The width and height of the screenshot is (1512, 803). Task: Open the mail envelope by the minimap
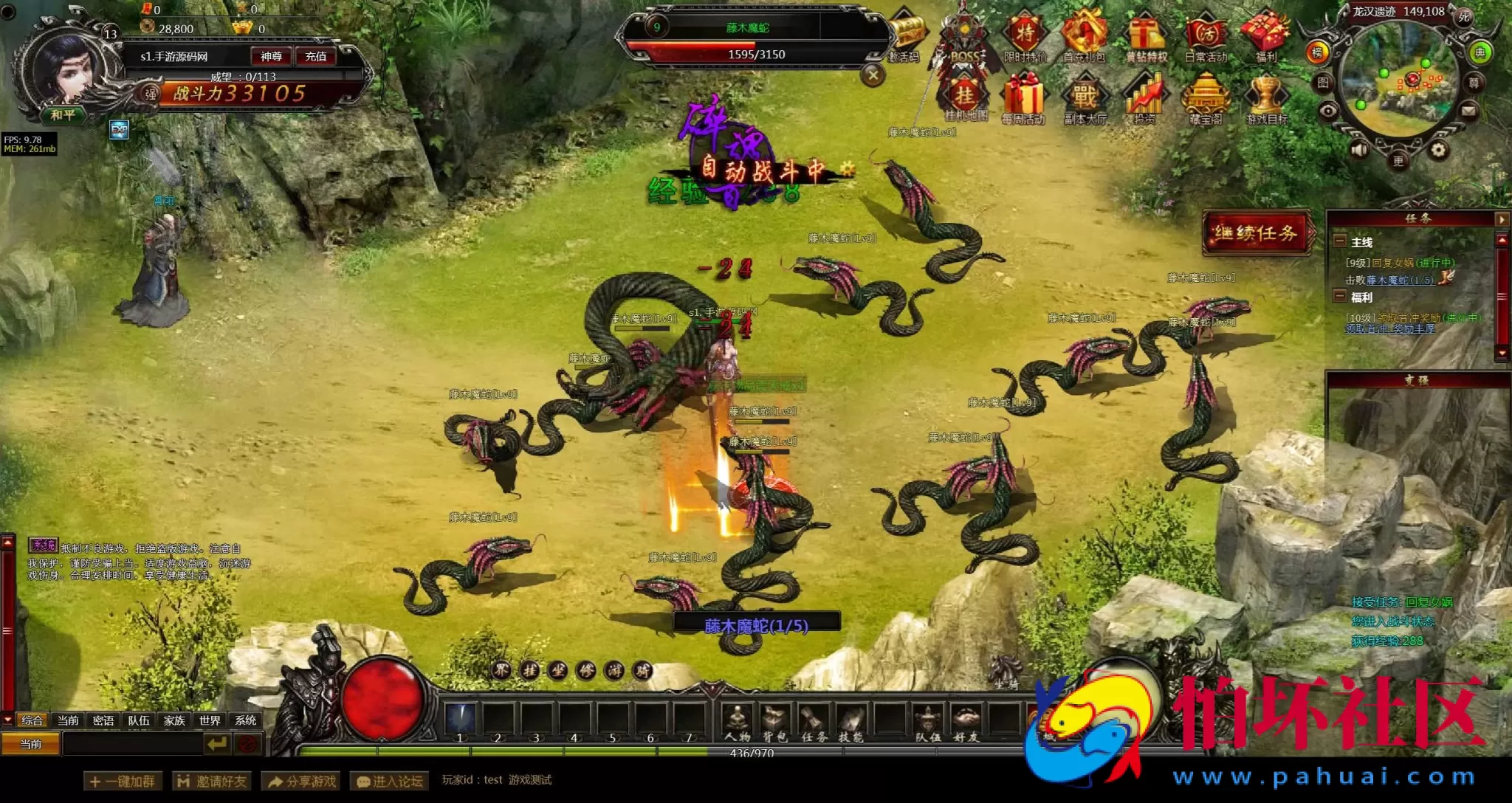tap(1468, 111)
